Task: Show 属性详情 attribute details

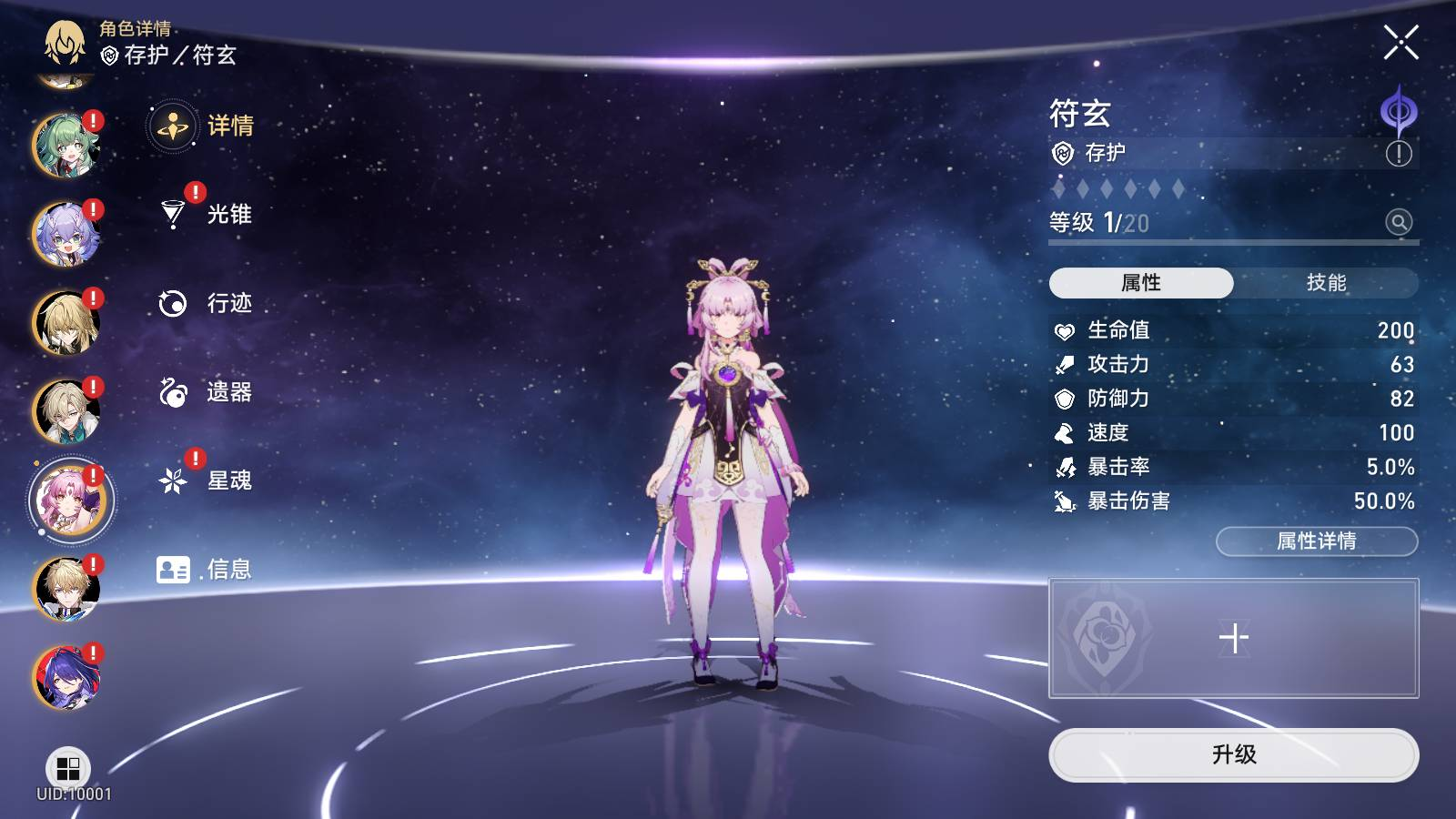Action: (1316, 541)
